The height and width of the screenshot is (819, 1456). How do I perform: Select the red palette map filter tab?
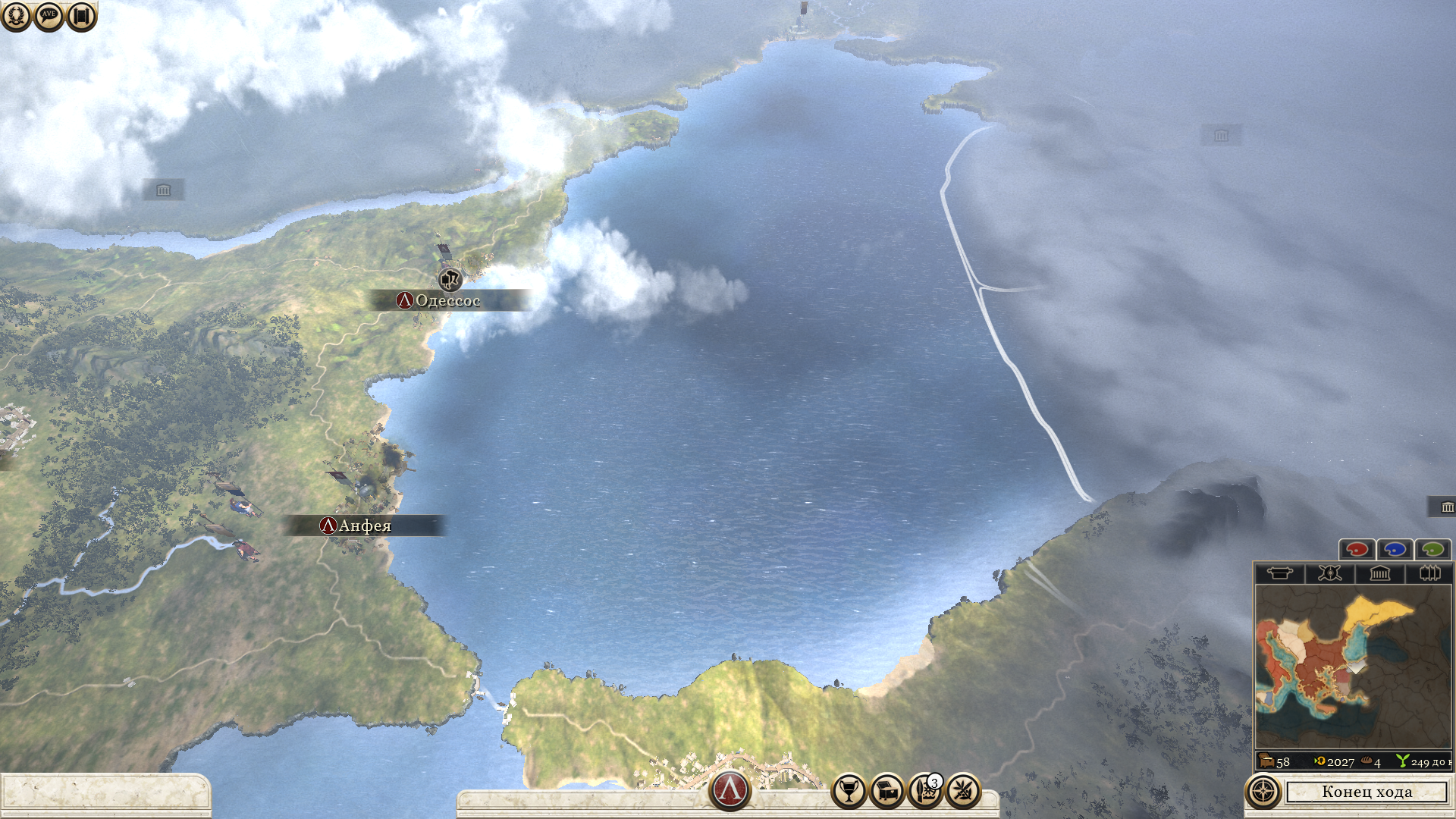pyautogui.click(x=1357, y=549)
